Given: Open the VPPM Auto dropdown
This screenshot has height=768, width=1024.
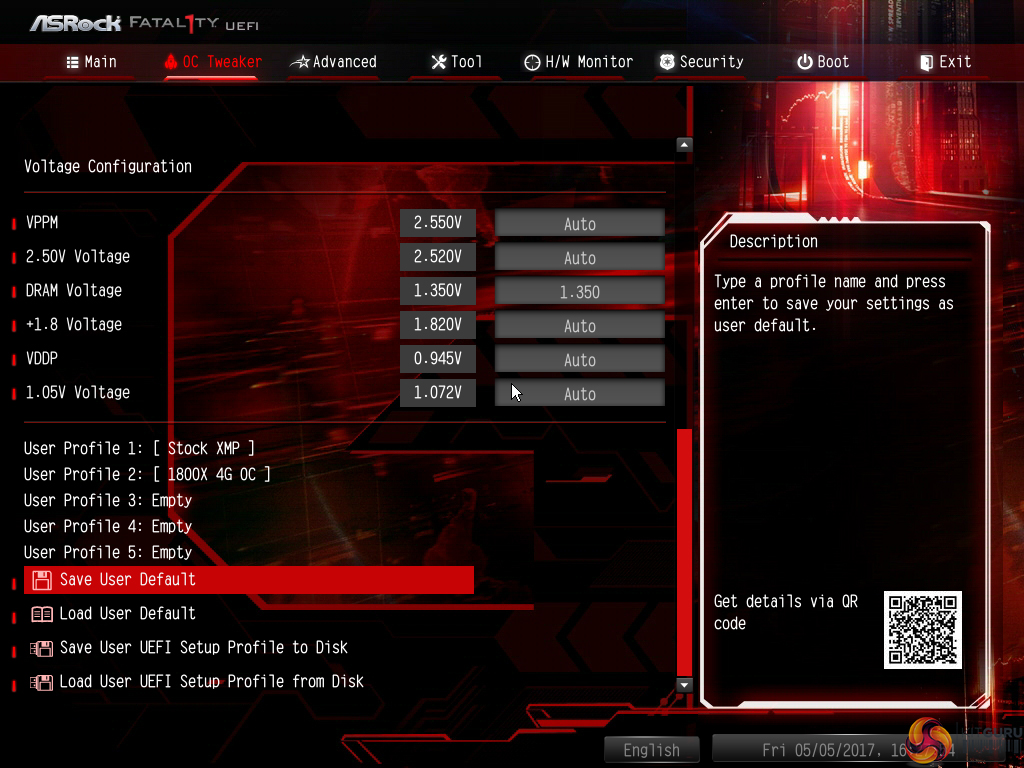Looking at the screenshot, I should pos(580,224).
